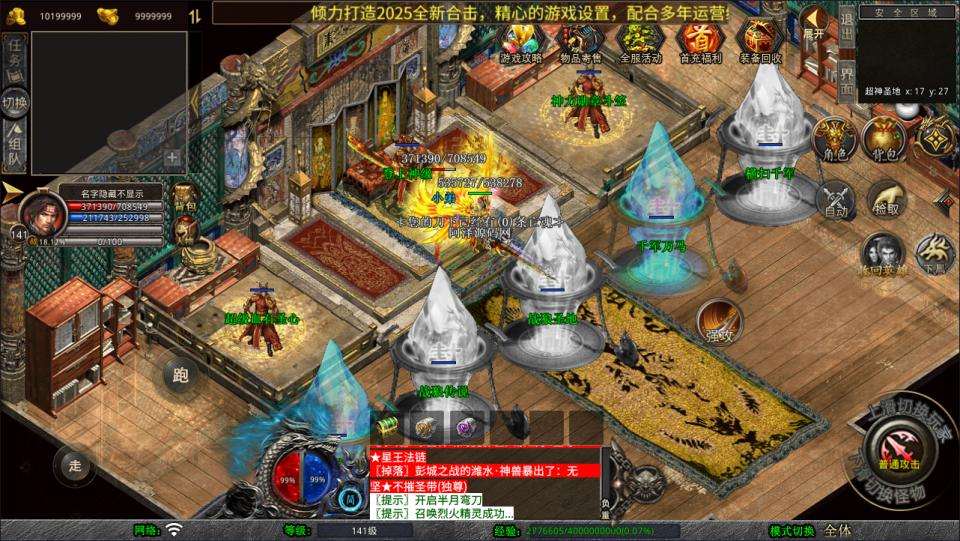960x541 pixels.
Task: Switch to 跑 run movement mode
Action: (181, 376)
